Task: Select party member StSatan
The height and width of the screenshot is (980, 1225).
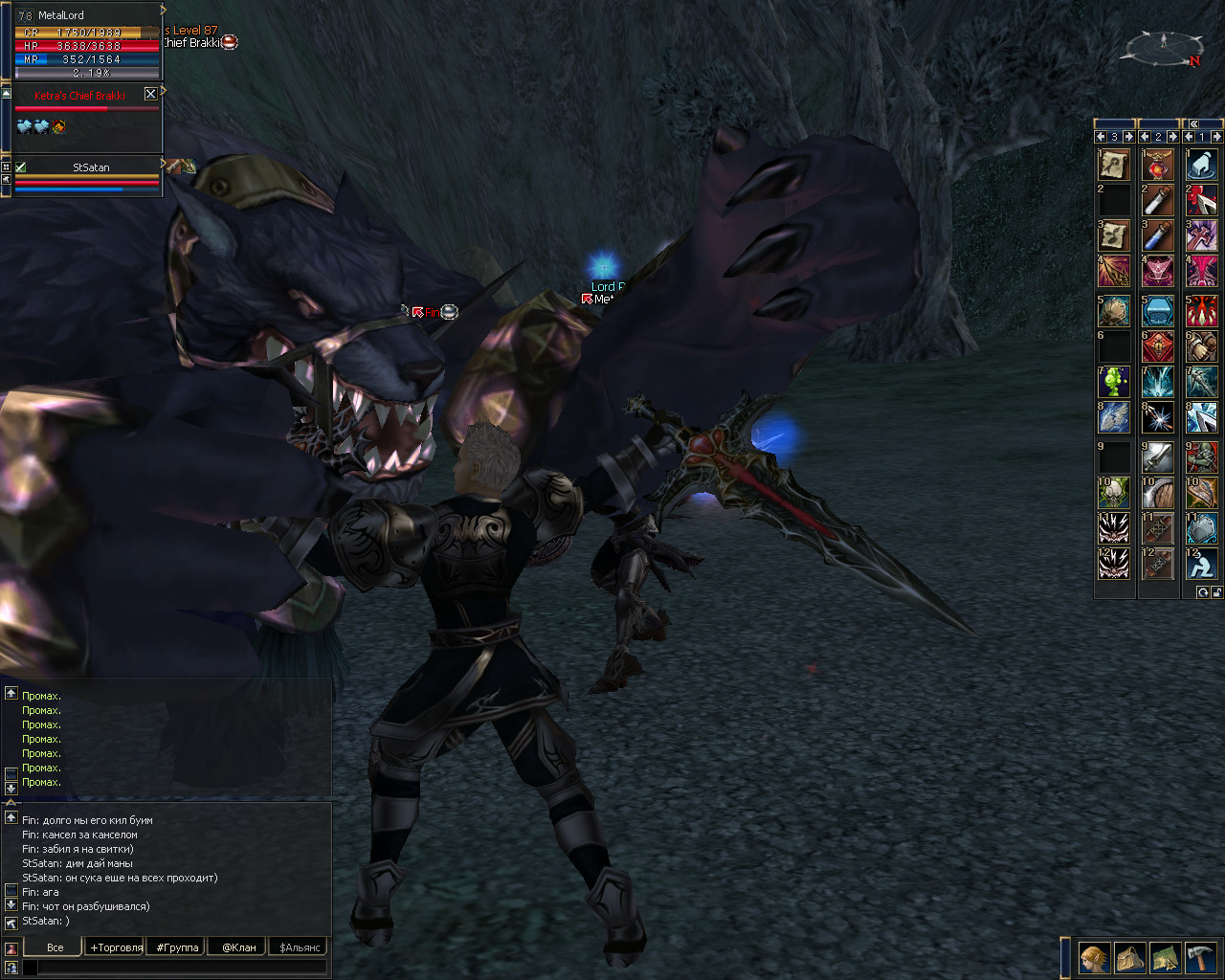Action: click(x=91, y=167)
